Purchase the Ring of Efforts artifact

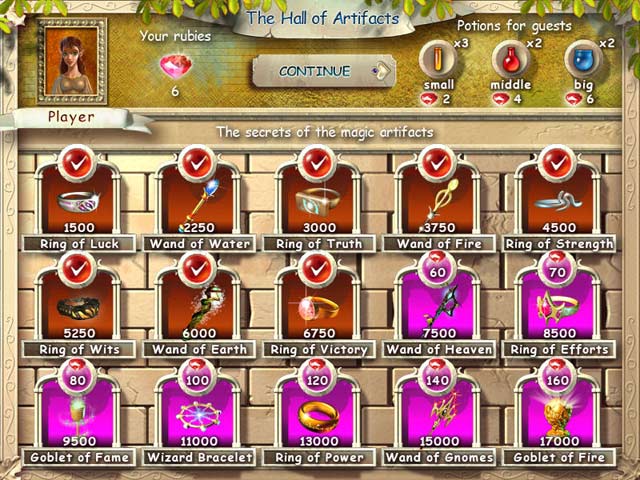557,303
